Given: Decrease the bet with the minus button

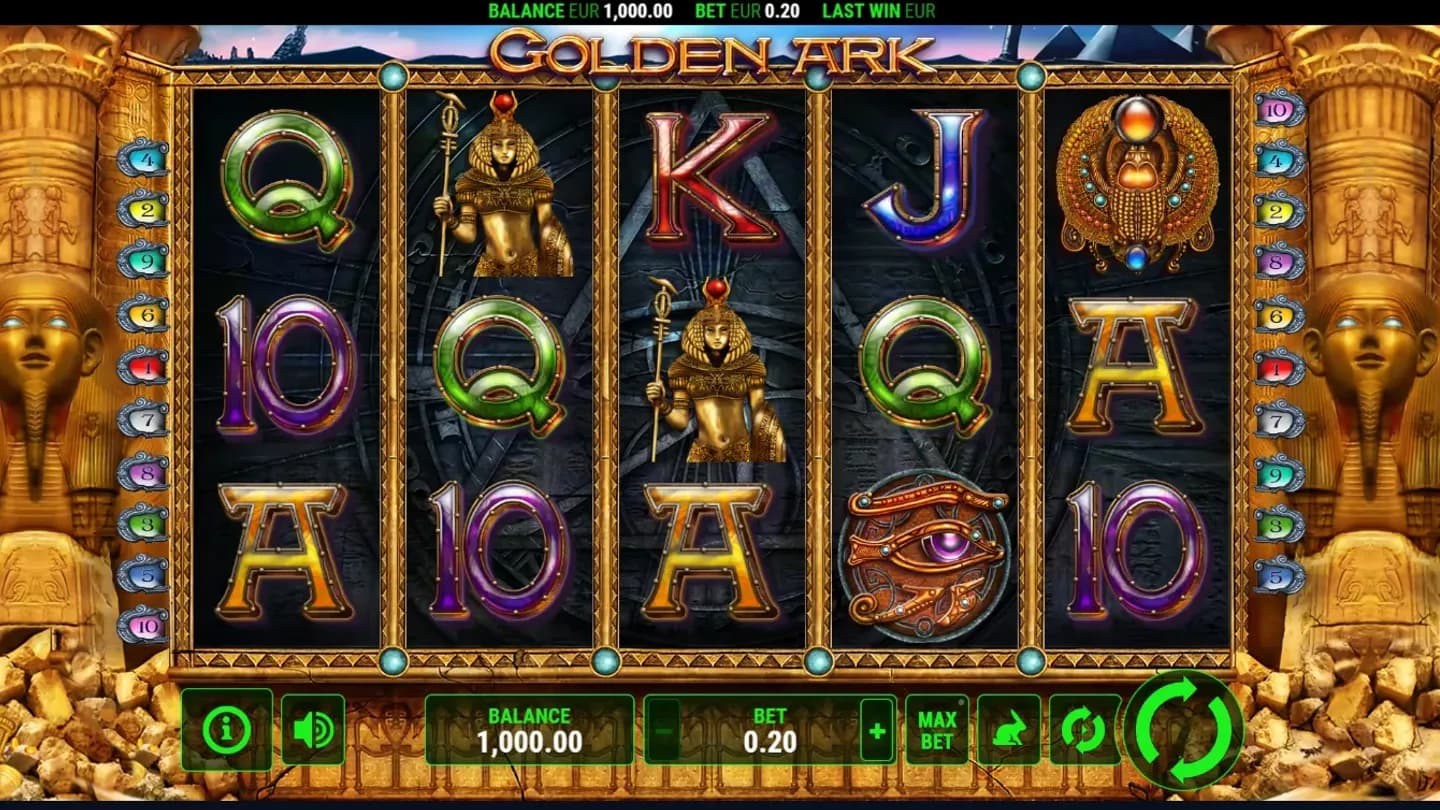Looking at the screenshot, I should coord(661,728).
